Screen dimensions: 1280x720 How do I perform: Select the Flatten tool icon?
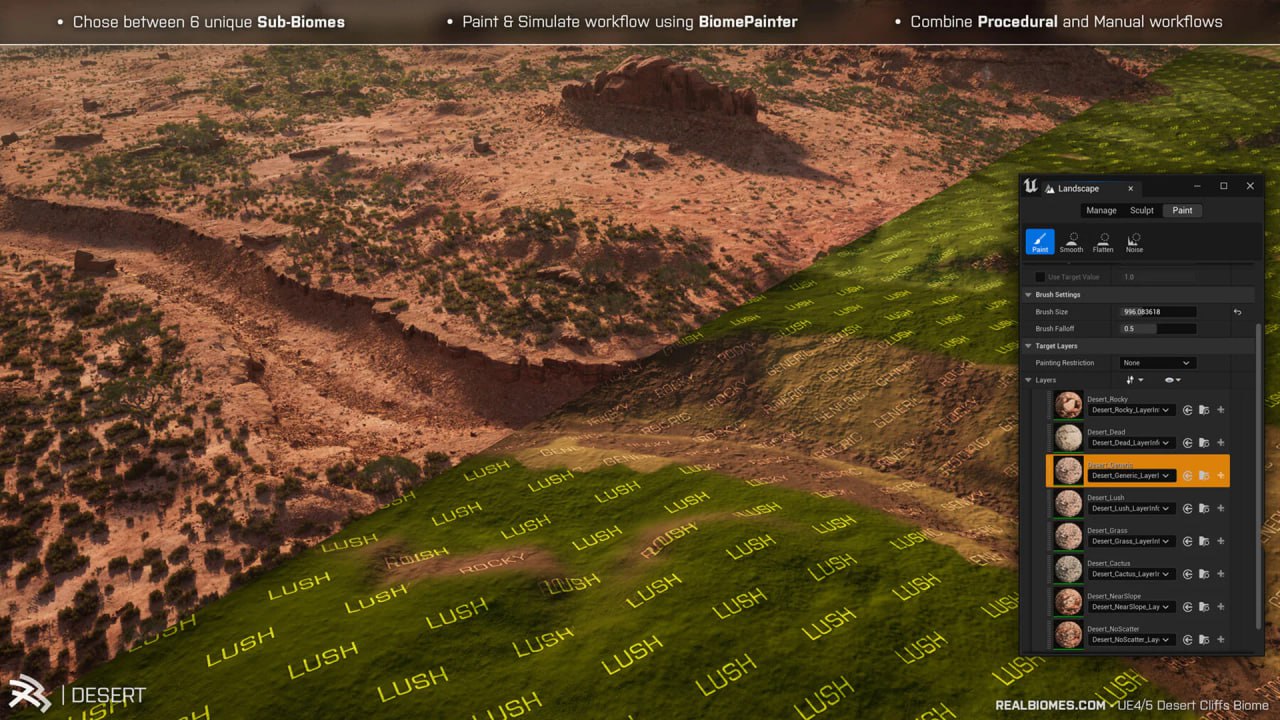(1103, 242)
